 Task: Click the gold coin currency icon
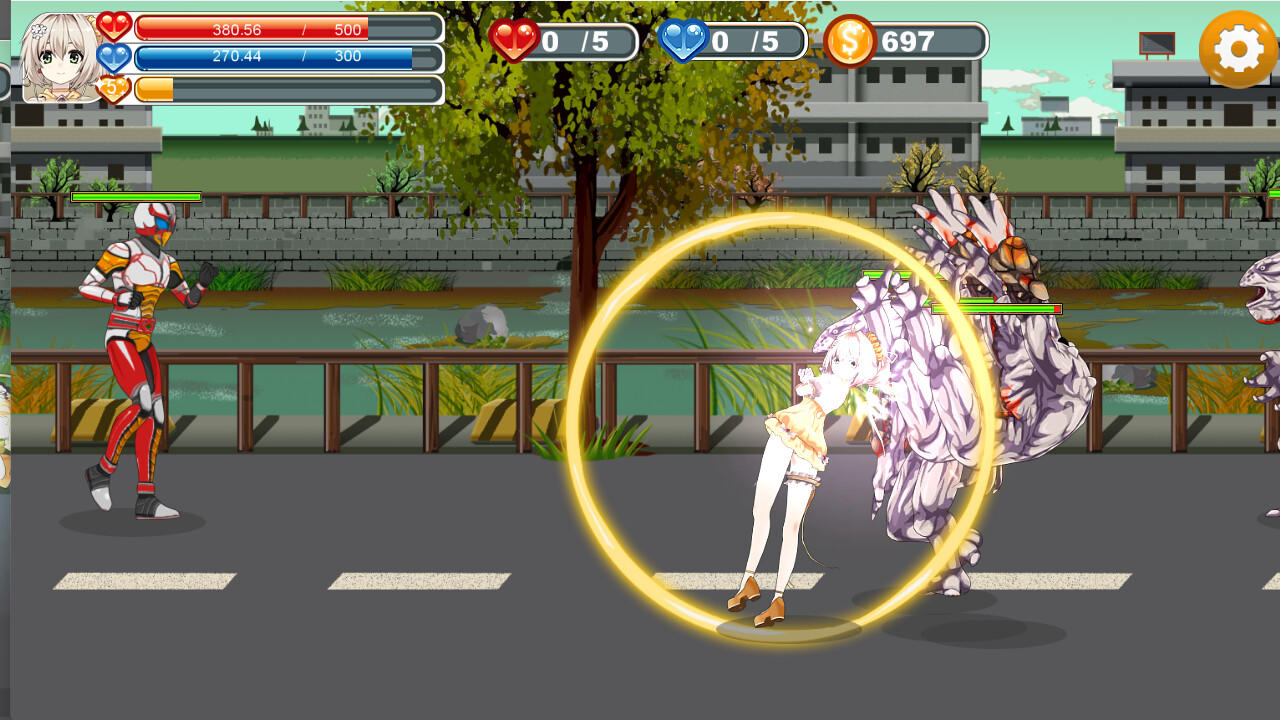coord(851,42)
